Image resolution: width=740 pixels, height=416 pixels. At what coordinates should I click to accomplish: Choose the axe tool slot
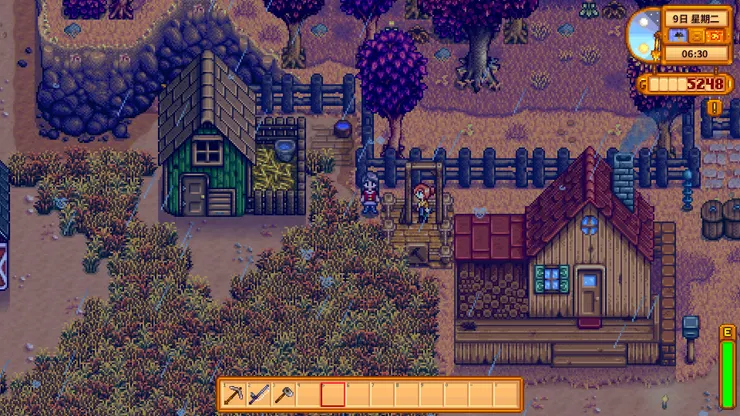(284, 394)
